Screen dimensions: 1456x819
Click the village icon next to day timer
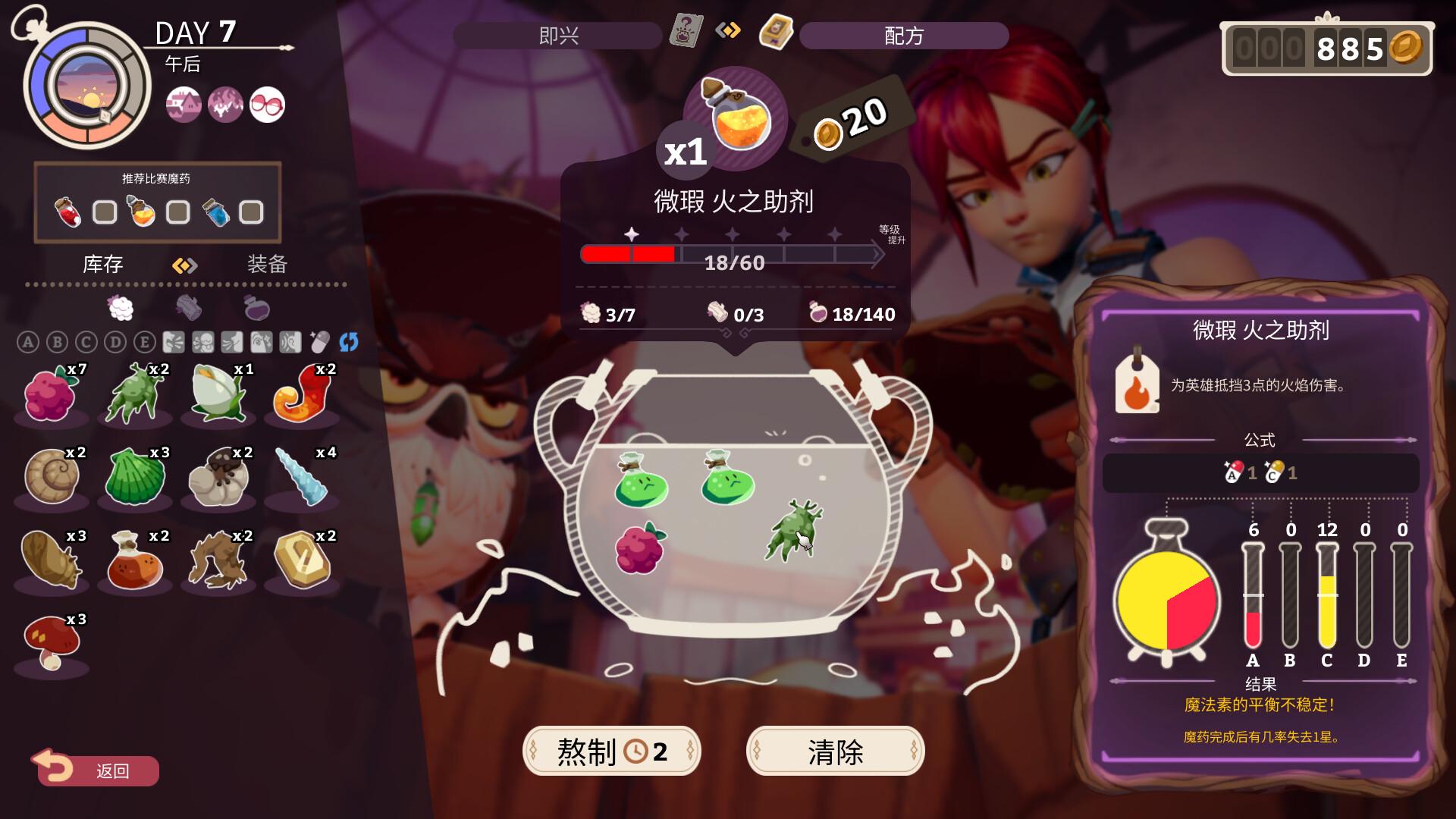pyautogui.click(x=184, y=105)
